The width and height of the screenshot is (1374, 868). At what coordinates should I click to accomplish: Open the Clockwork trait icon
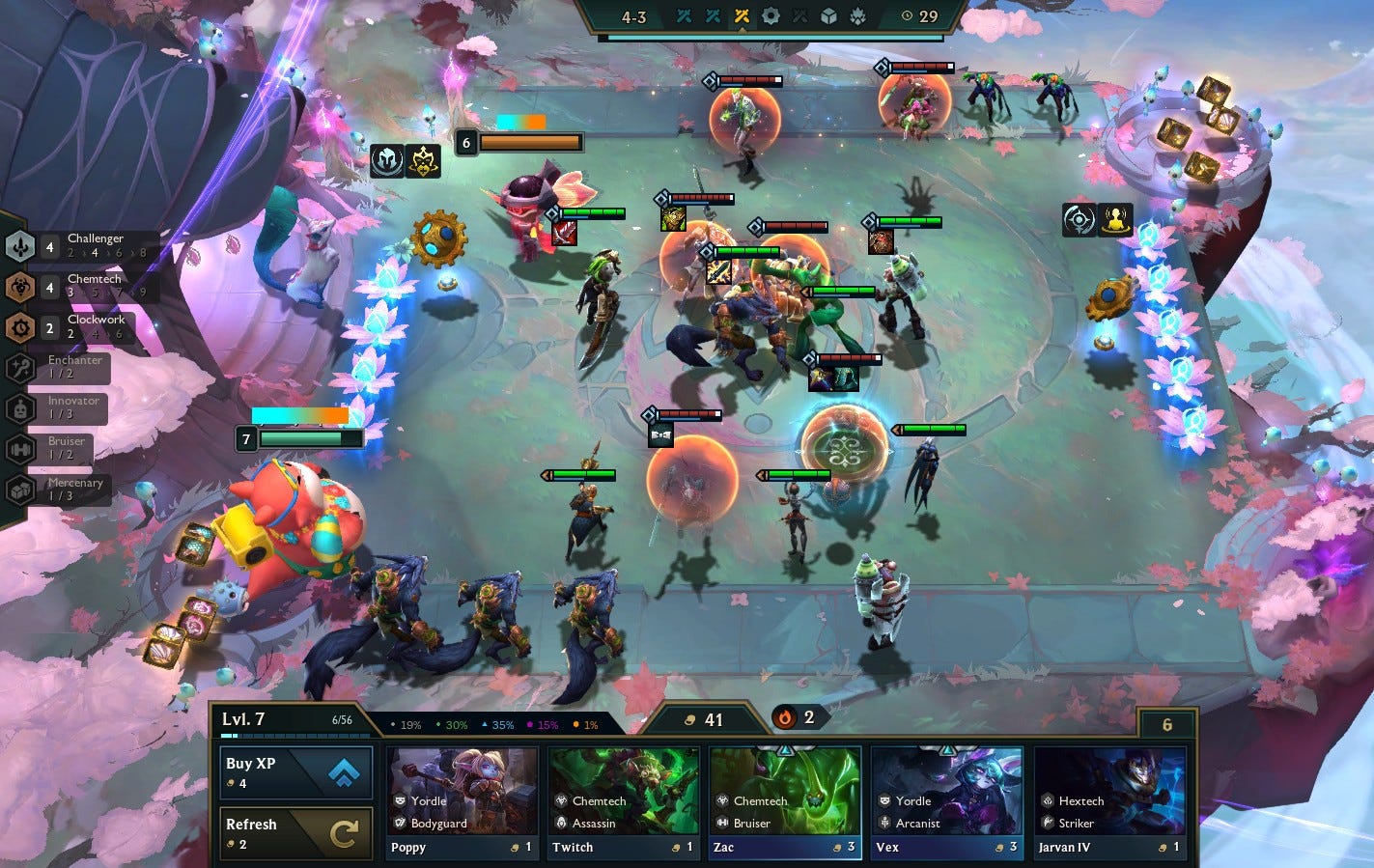19,327
